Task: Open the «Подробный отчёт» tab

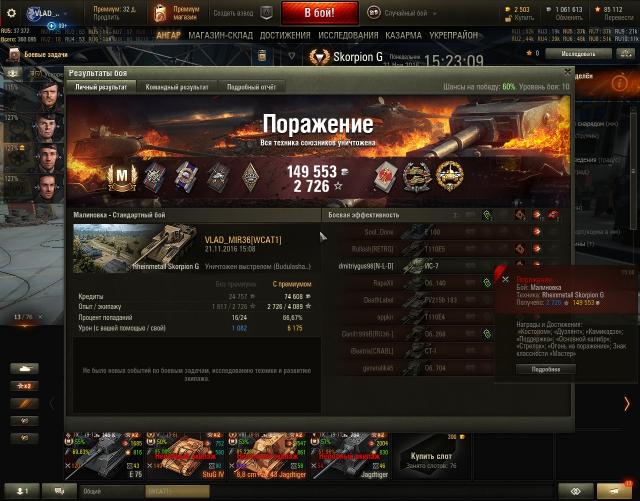Action: (252, 88)
